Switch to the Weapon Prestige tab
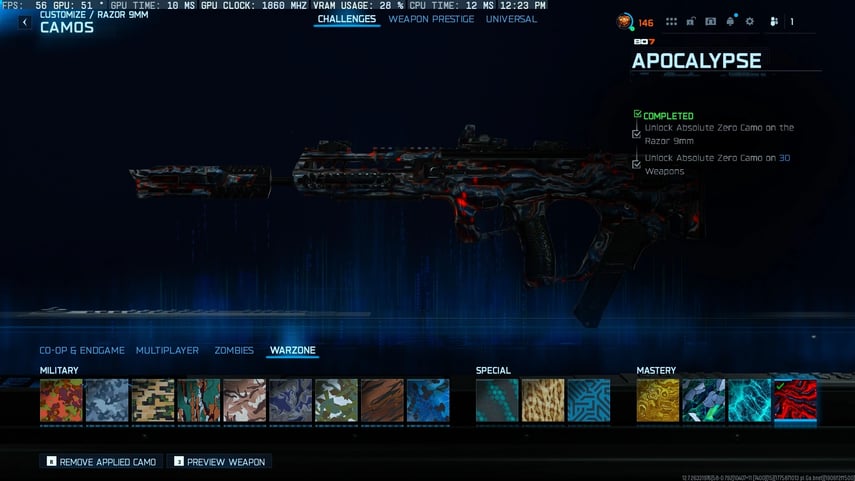The width and height of the screenshot is (855, 481). click(431, 19)
